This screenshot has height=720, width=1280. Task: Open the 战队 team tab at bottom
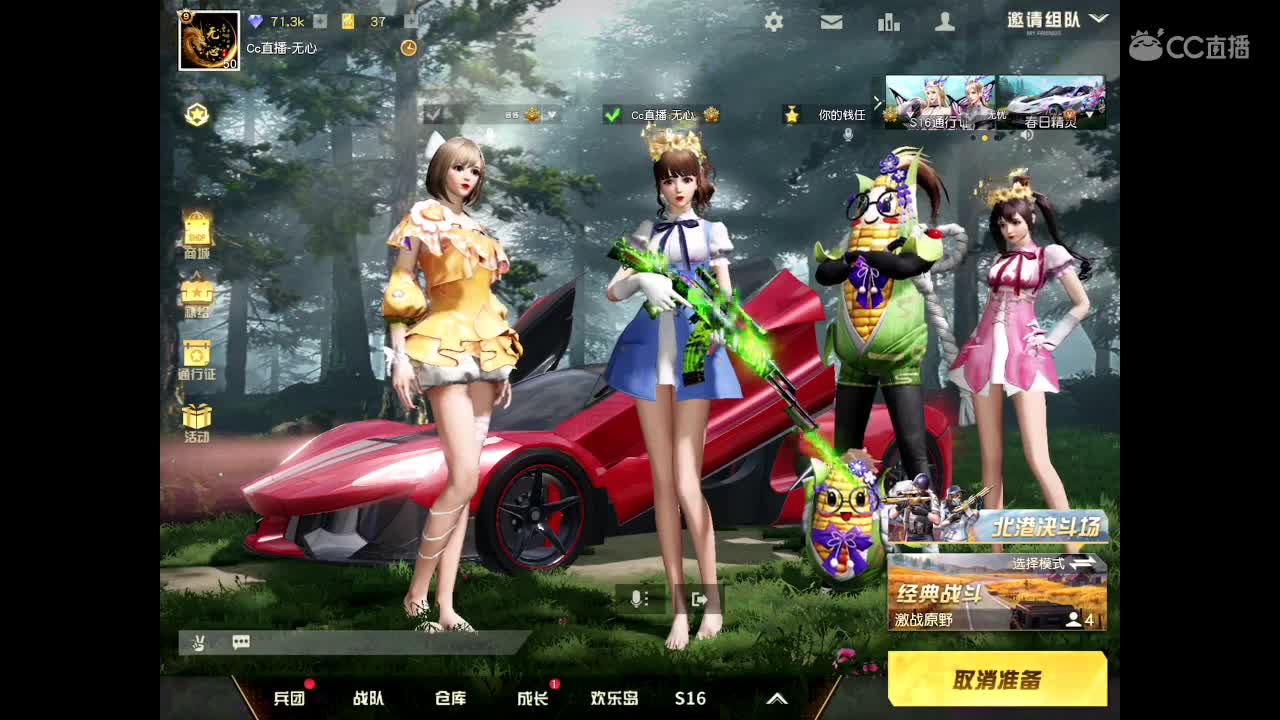pyautogui.click(x=368, y=700)
